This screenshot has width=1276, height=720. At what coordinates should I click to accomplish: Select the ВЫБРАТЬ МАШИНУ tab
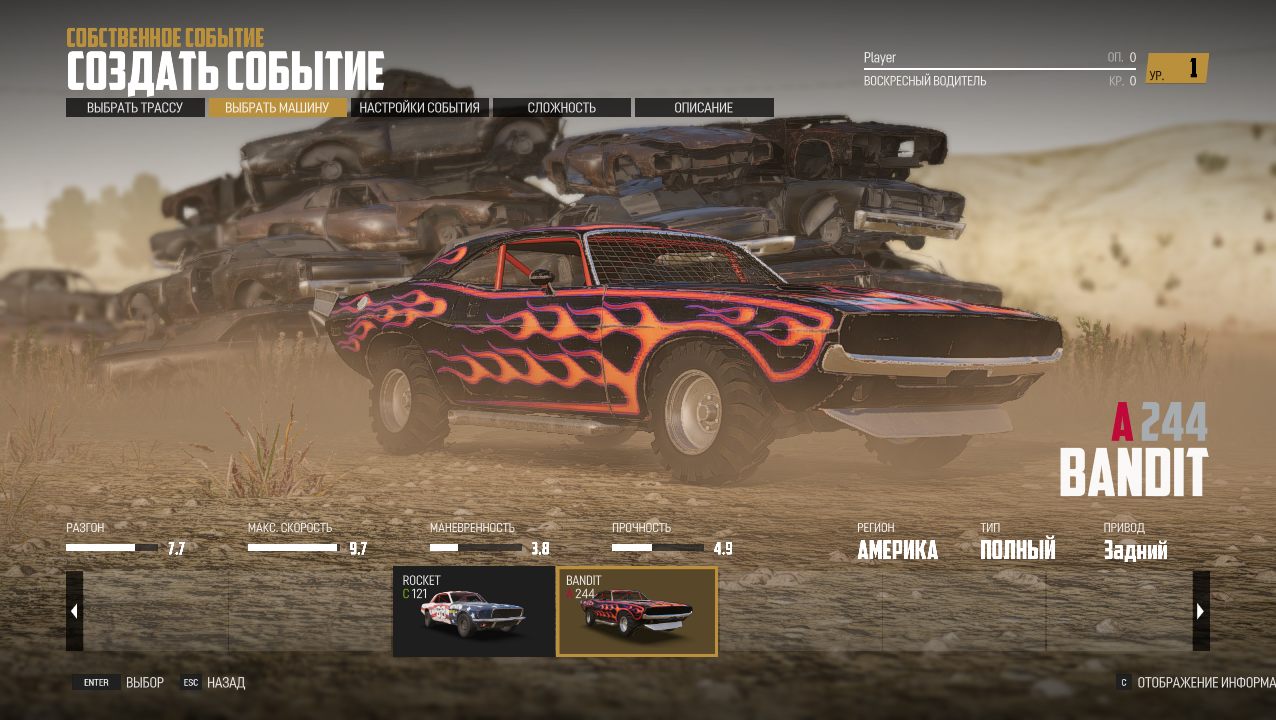click(x=277, y=108)
